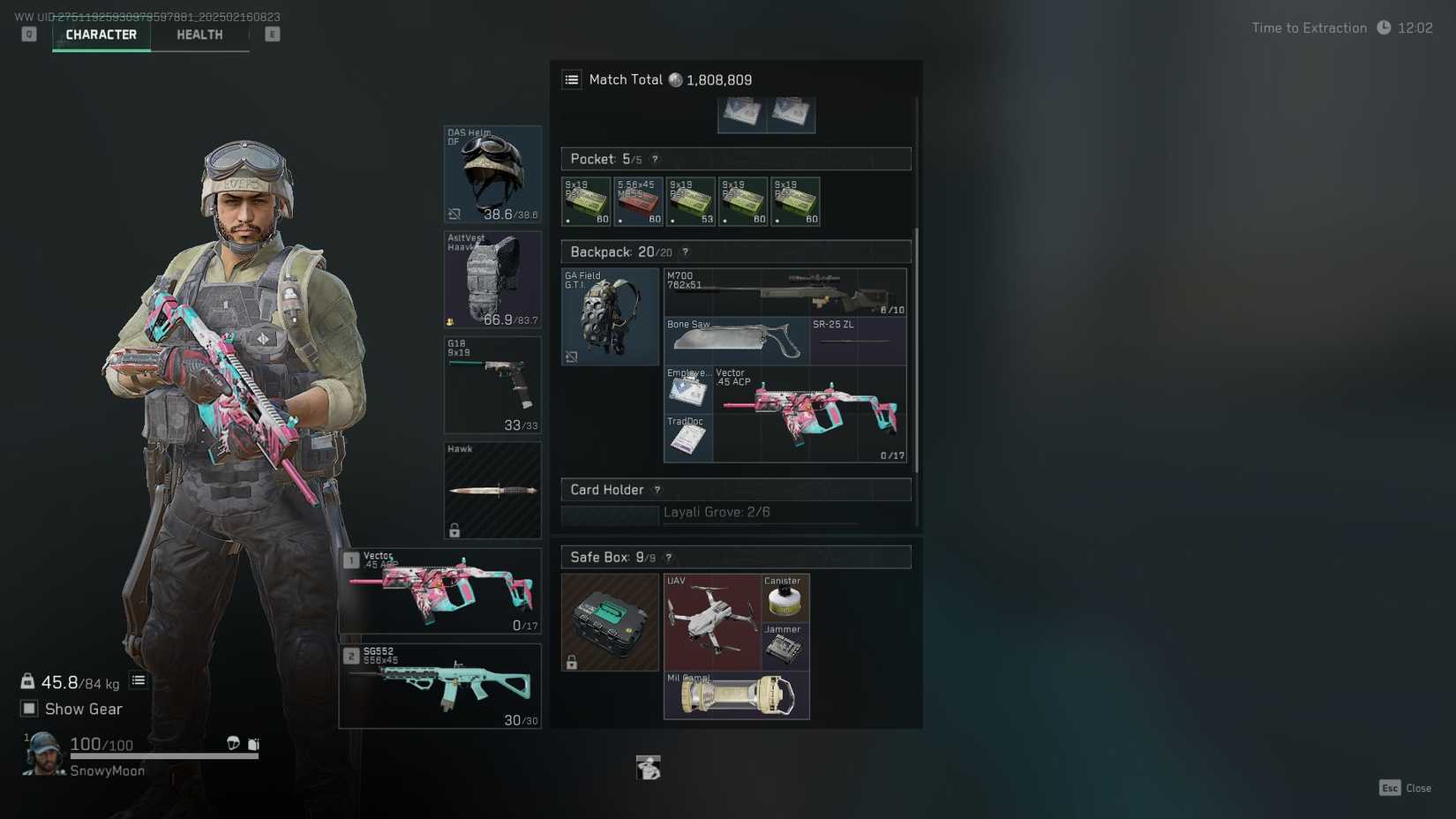This screenshot has height=819, width=1456.
Task: Switch to the HEALTH tab
Action: tap(199, 34)
